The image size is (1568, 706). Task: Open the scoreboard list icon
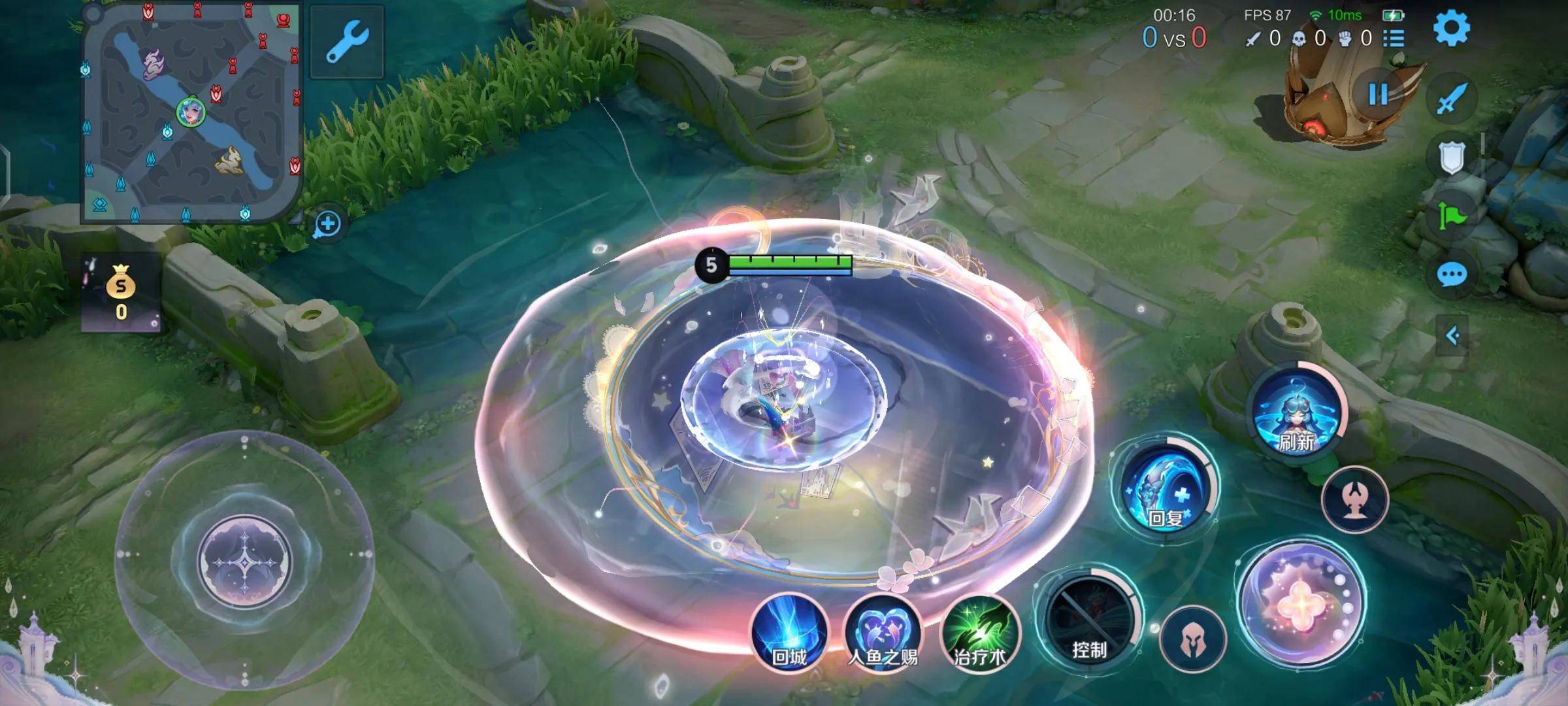(x=1394, y=39)
